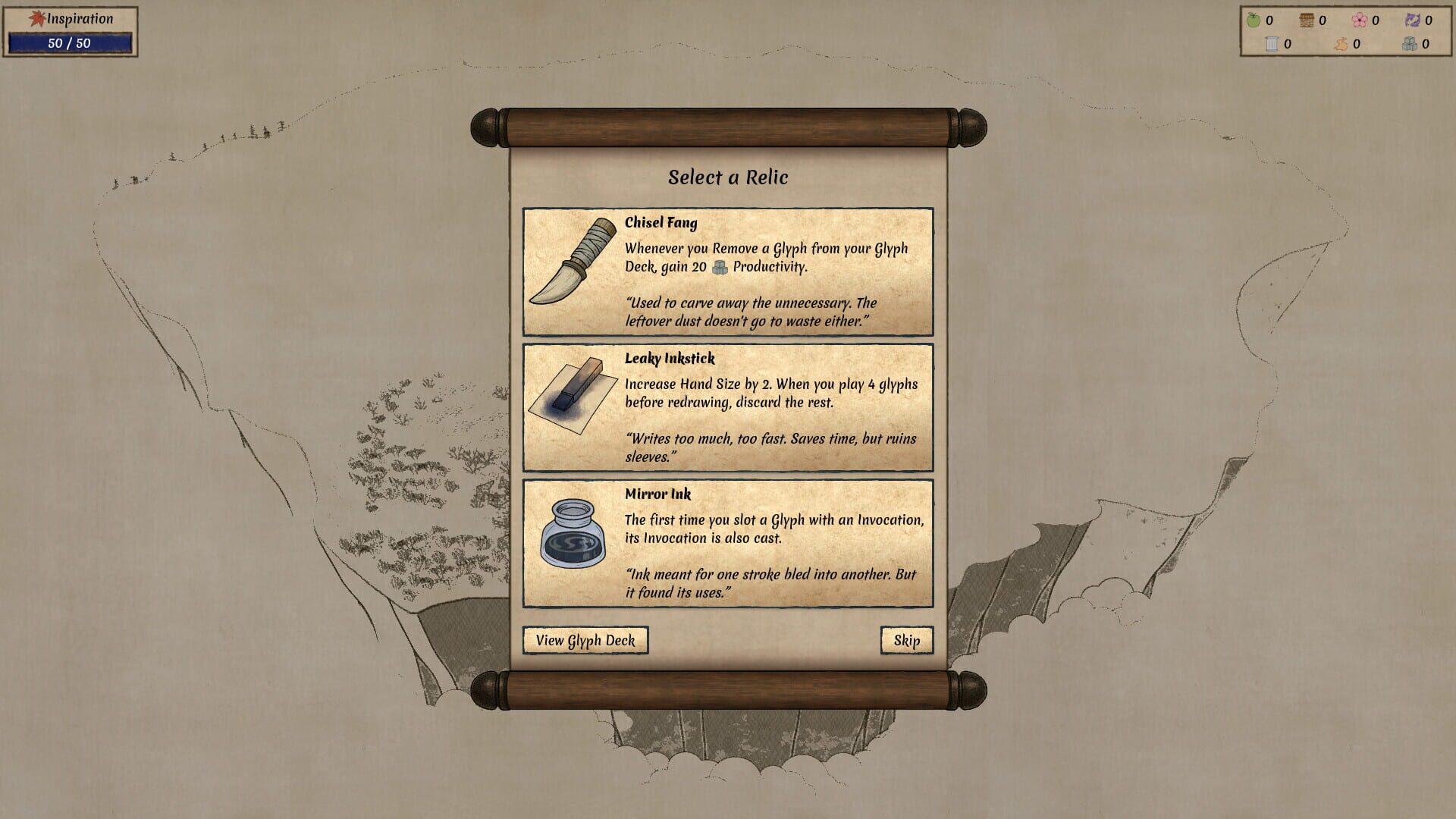Viewport: 1456px width, 819px height.
Task: Skip the relic selection
Action: pos(907,639)
